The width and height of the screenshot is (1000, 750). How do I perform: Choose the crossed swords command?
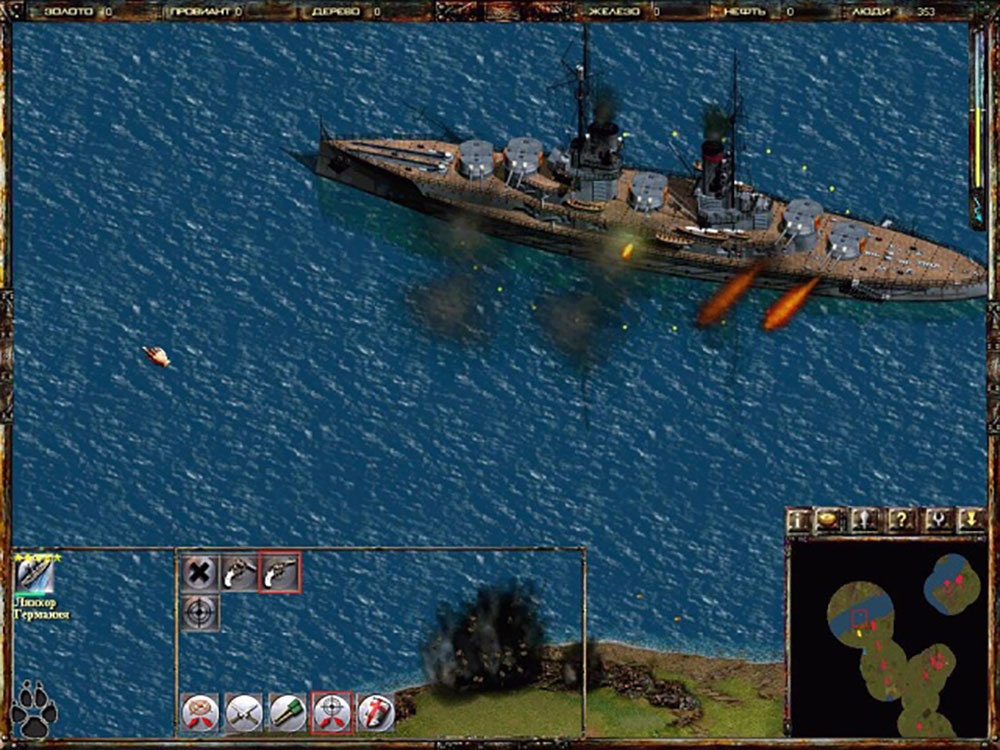244,711
